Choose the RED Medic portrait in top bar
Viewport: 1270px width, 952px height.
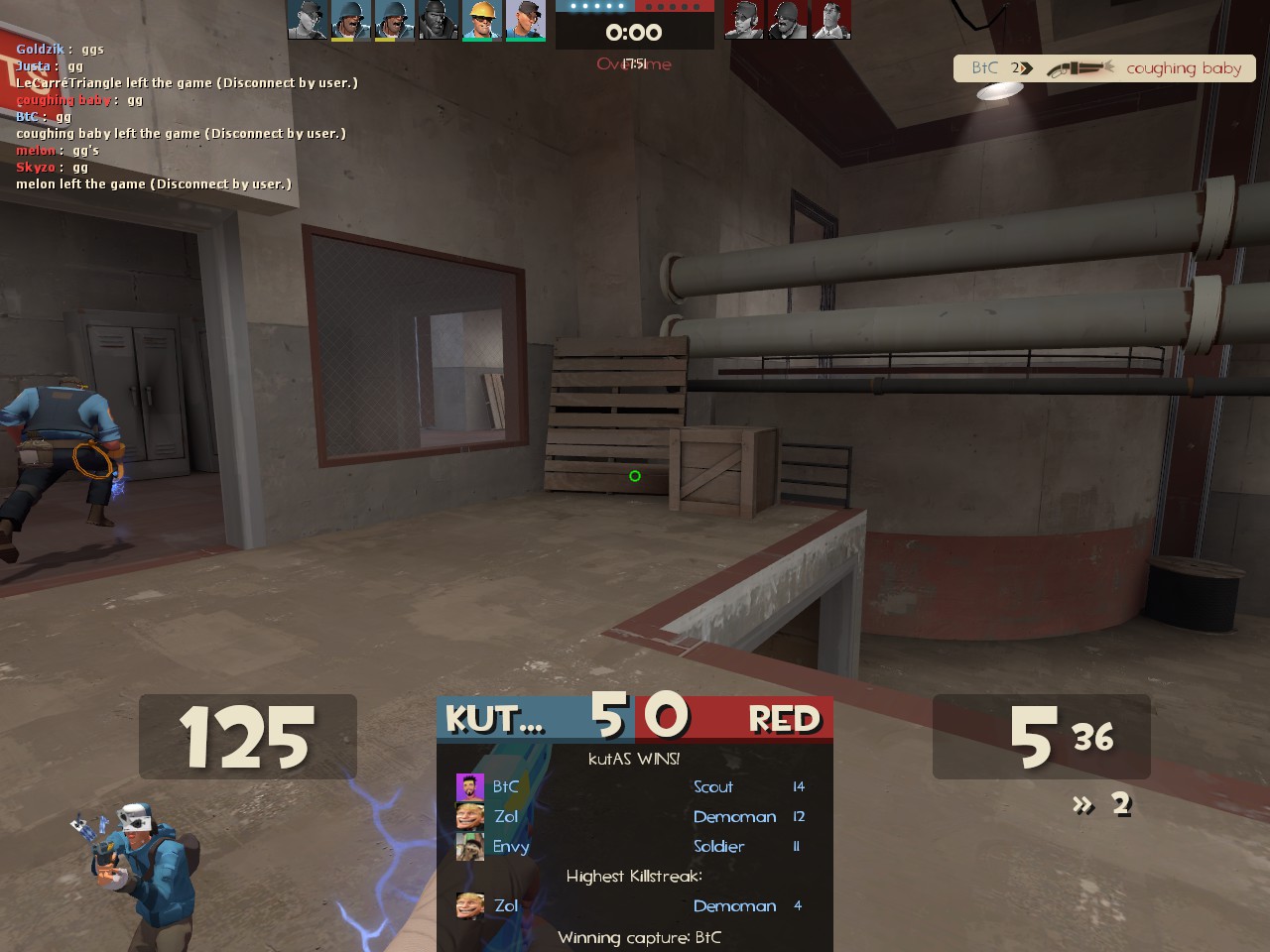[x=830, y=20]
